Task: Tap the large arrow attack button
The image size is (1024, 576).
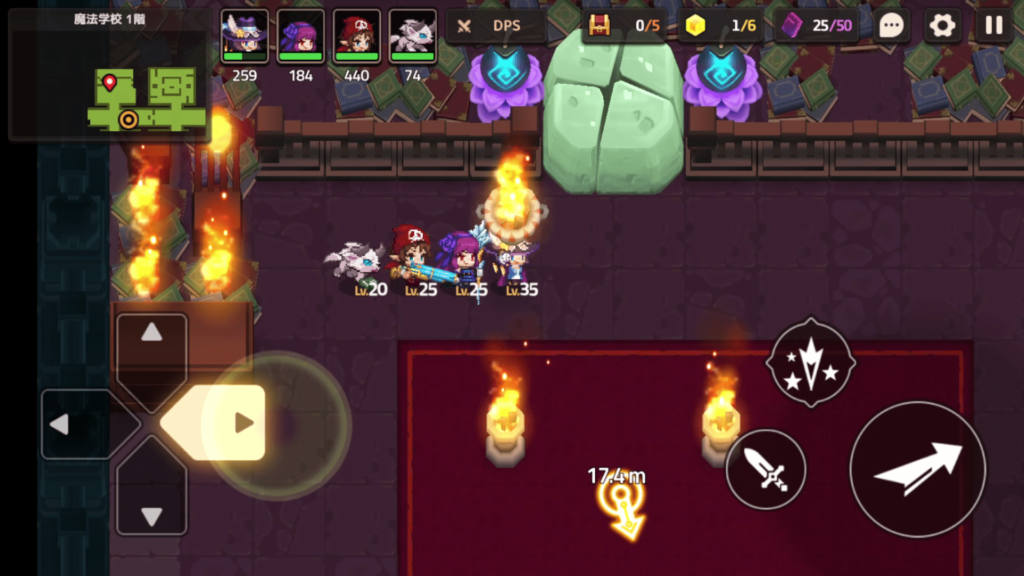Action: point(917,469)
